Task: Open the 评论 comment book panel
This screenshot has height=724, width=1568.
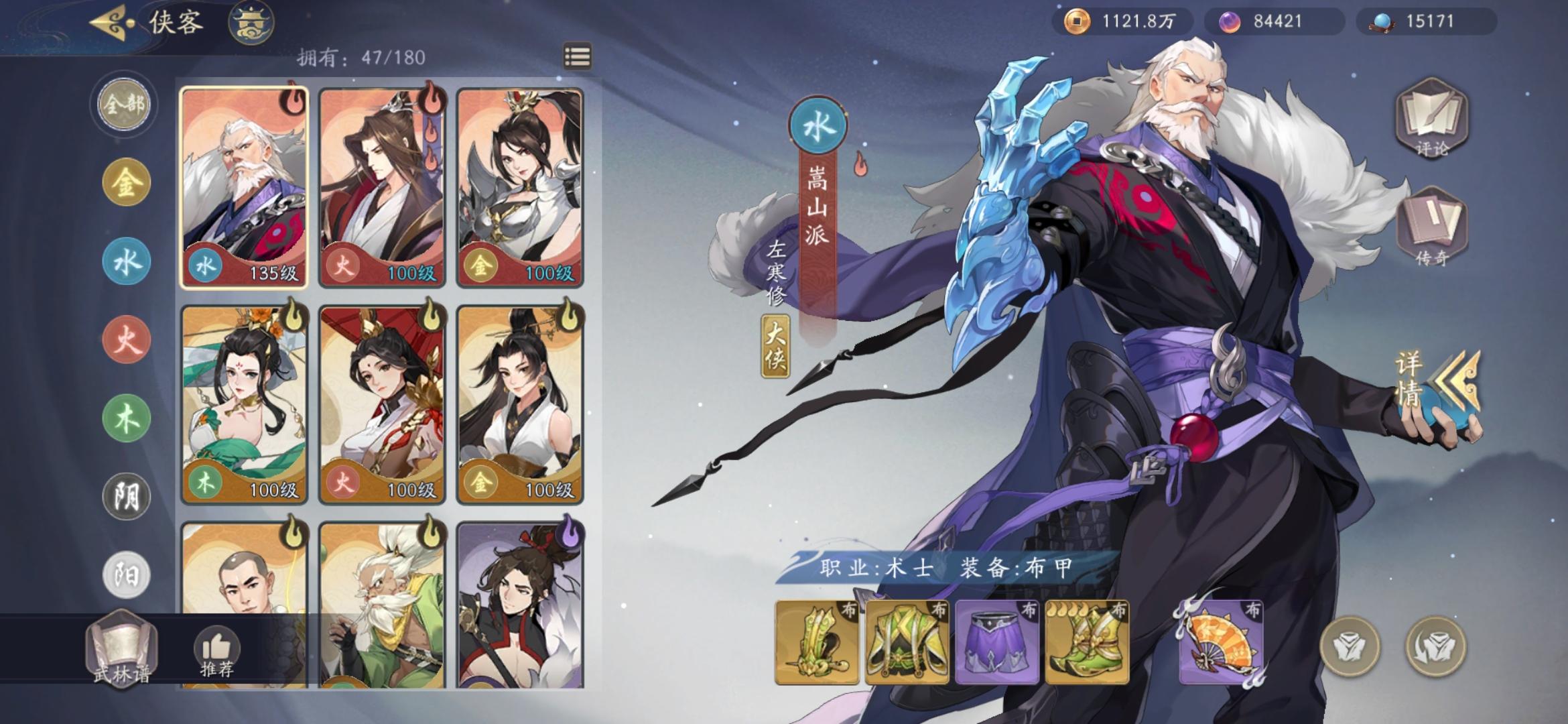Action: [x=1431, y=124]
